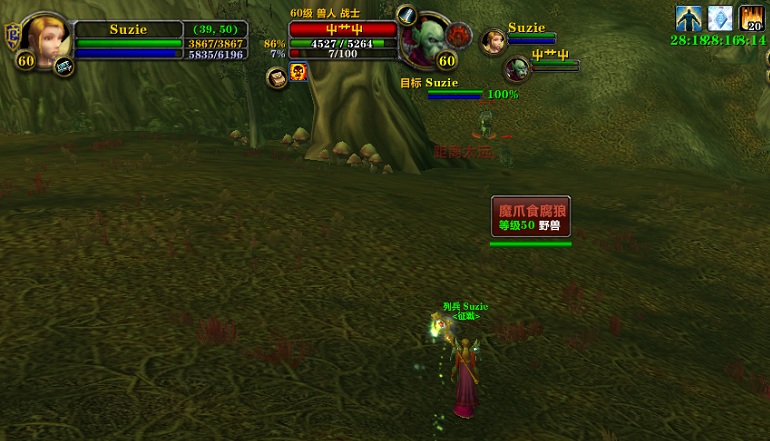The width and height of the screenshot is (770, 441).
Task: Click the round scroll icon under target frame
Action: pyautogui.click(x=276, y=76)
